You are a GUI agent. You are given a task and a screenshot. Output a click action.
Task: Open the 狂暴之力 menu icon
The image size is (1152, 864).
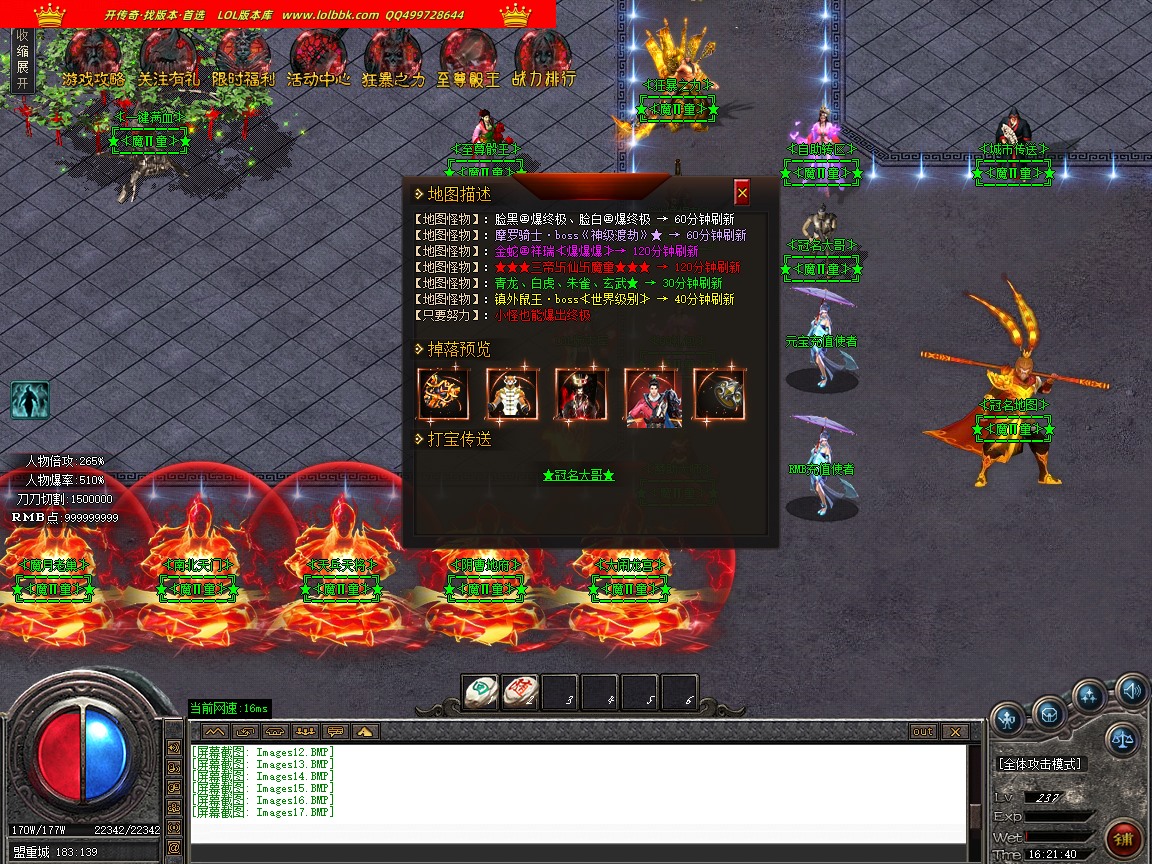[x=393, y=58]
